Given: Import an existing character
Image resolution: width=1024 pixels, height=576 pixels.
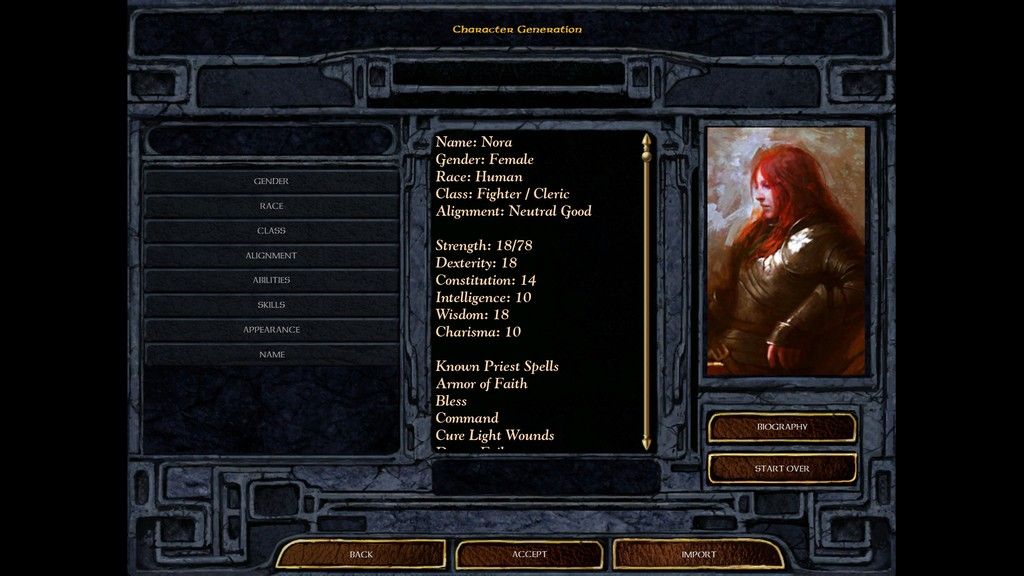Looking at the screenshot, I should pyautogui.click(x=698, y=554).
